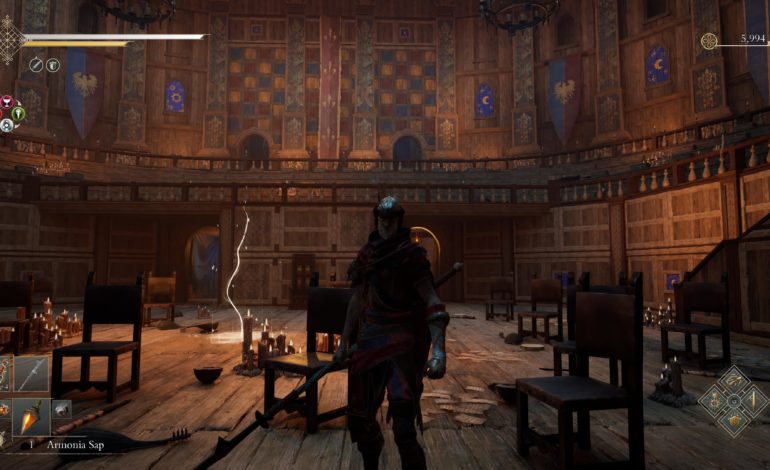Click the shield status icon under the stamina bar
The image size is (770, 470).
pos(53,65)
